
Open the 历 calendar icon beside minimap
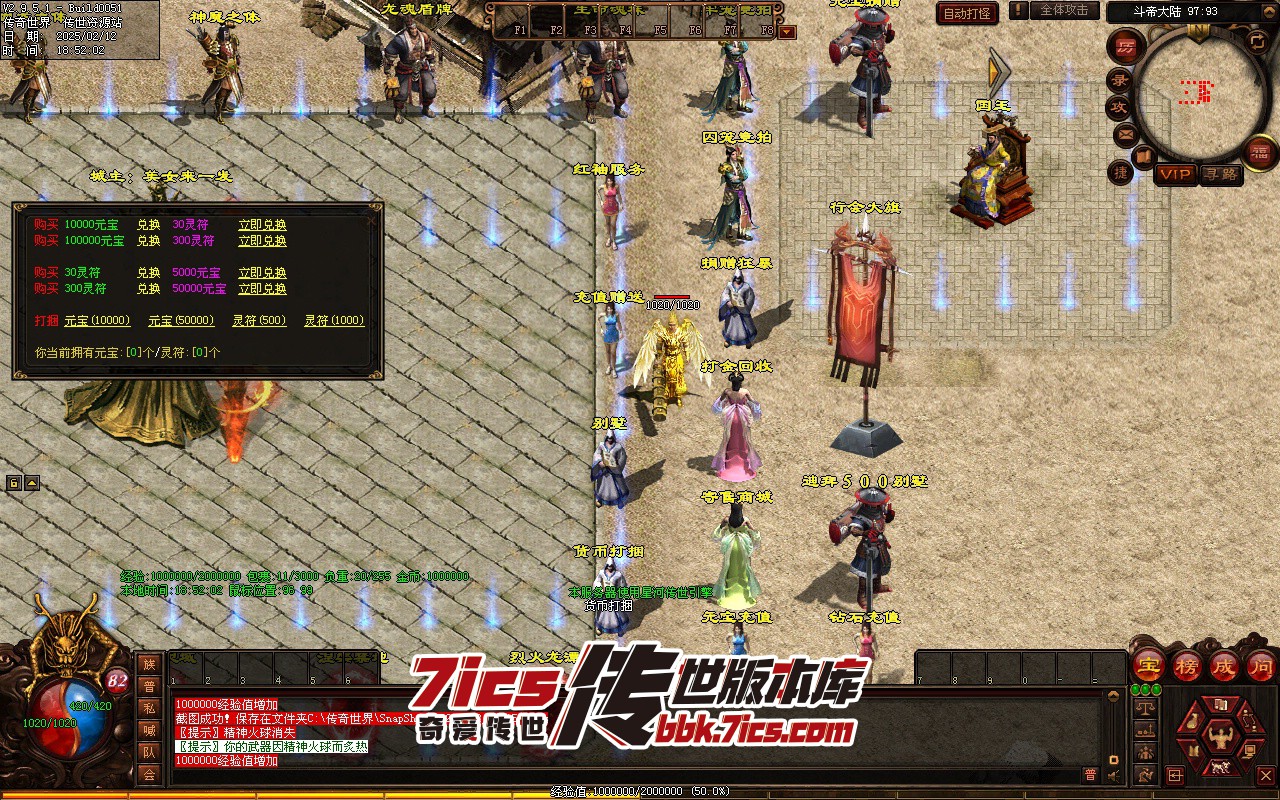[1126, 47]
